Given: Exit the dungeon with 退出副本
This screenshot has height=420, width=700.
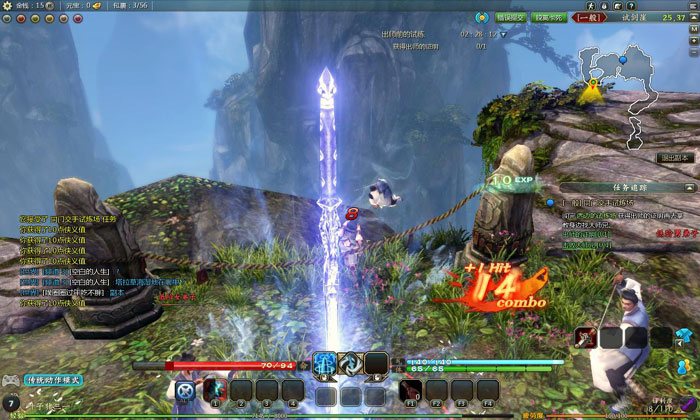Looking at the screenshot, I should (x=676, y=157).
